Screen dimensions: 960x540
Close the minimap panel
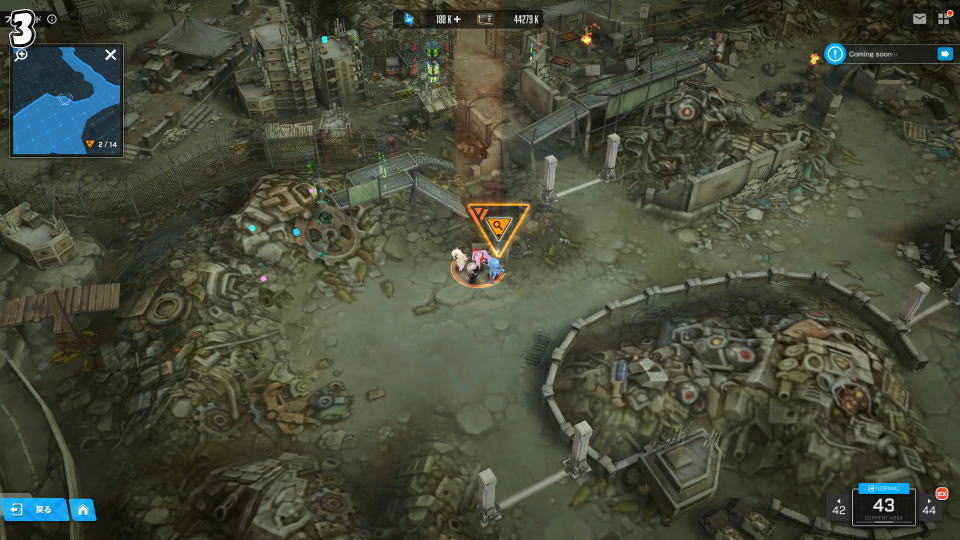110,55
